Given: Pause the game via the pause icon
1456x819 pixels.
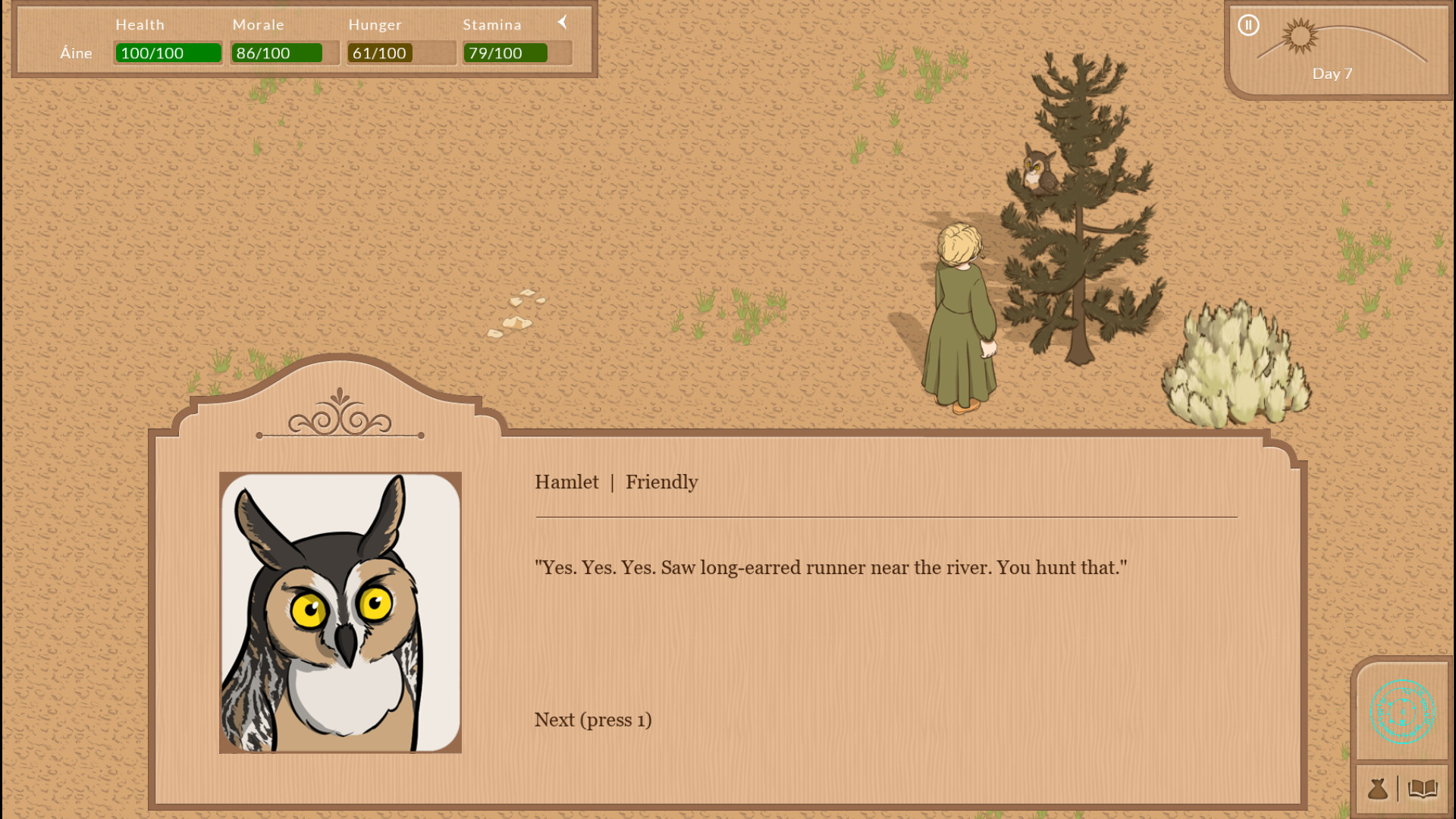Looking at the screenshot, I should 1248,25.
